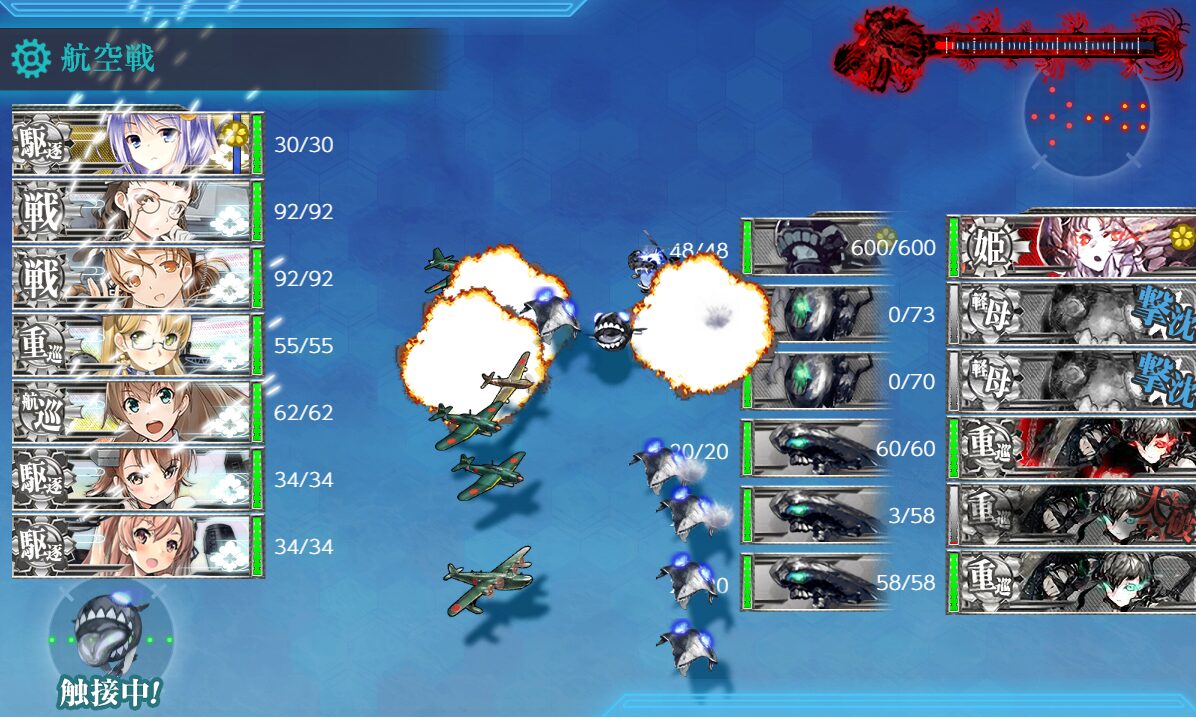Choose the enemy heavy cruiser banner with 60/60 HP
Viewport: 1196px width, 720px height.
pos(1070,448)
